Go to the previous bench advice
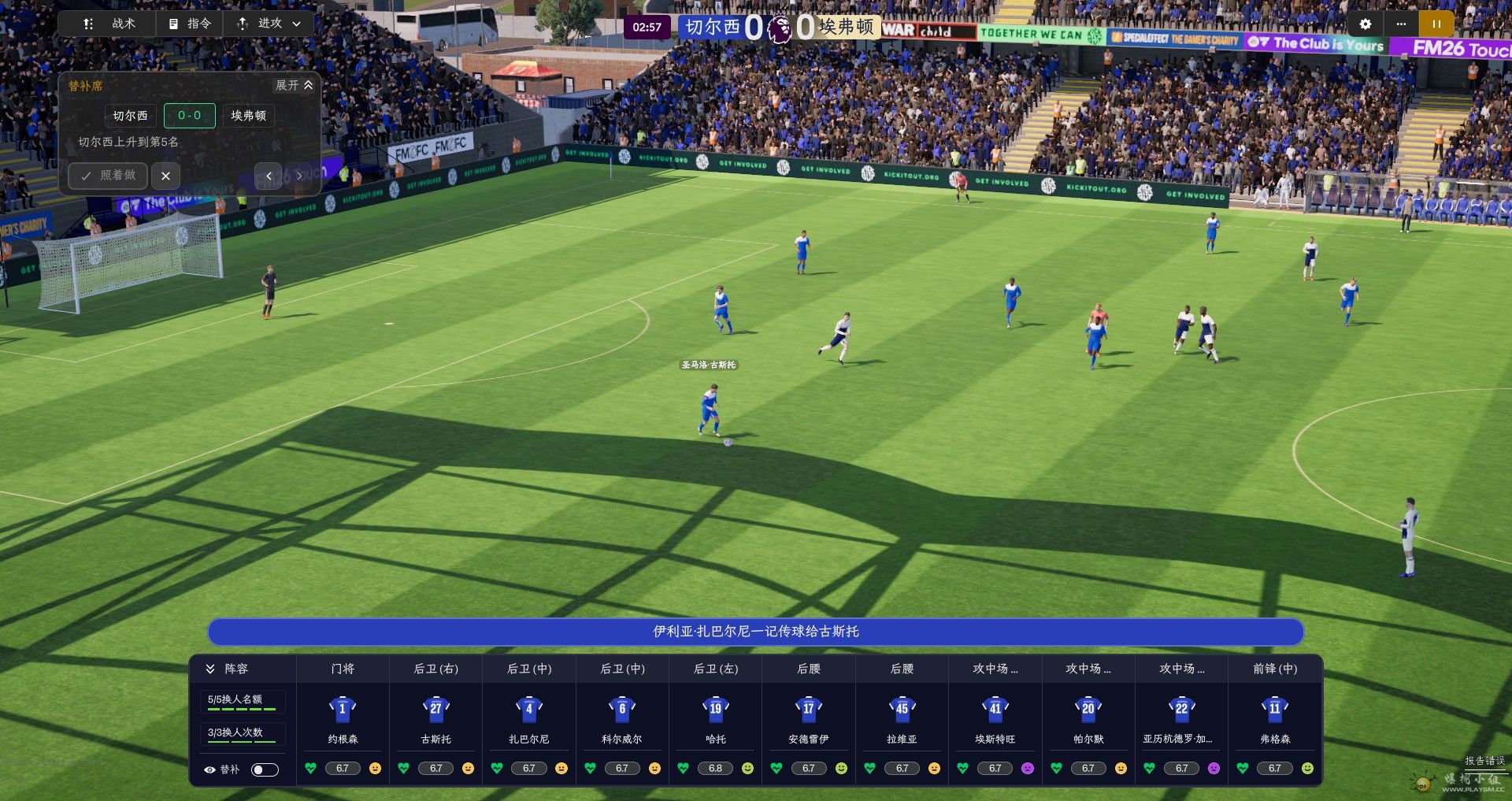1512x801 pixels. click(x=269, y=176)
